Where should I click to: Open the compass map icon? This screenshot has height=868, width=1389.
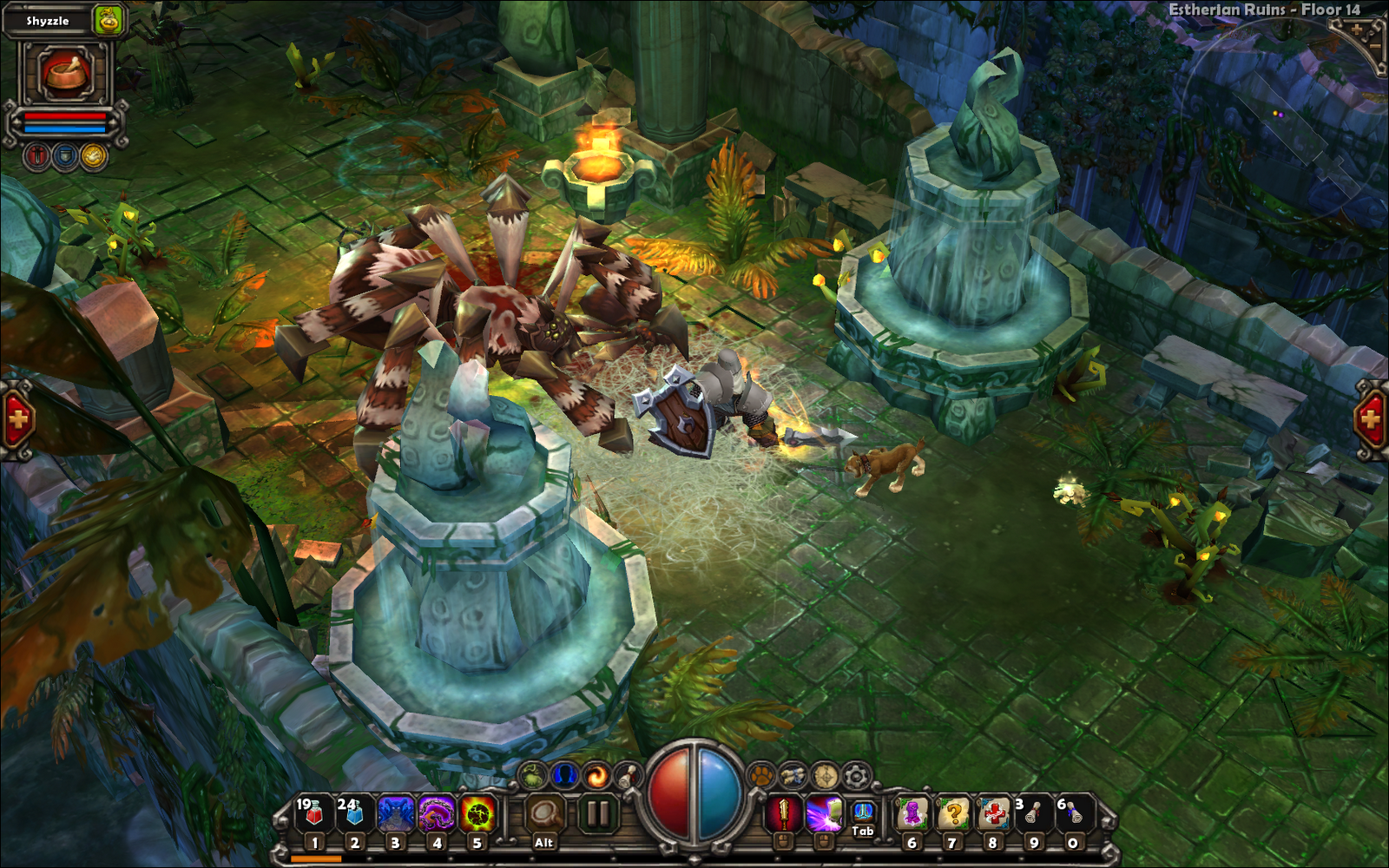[x=825, y=774]
